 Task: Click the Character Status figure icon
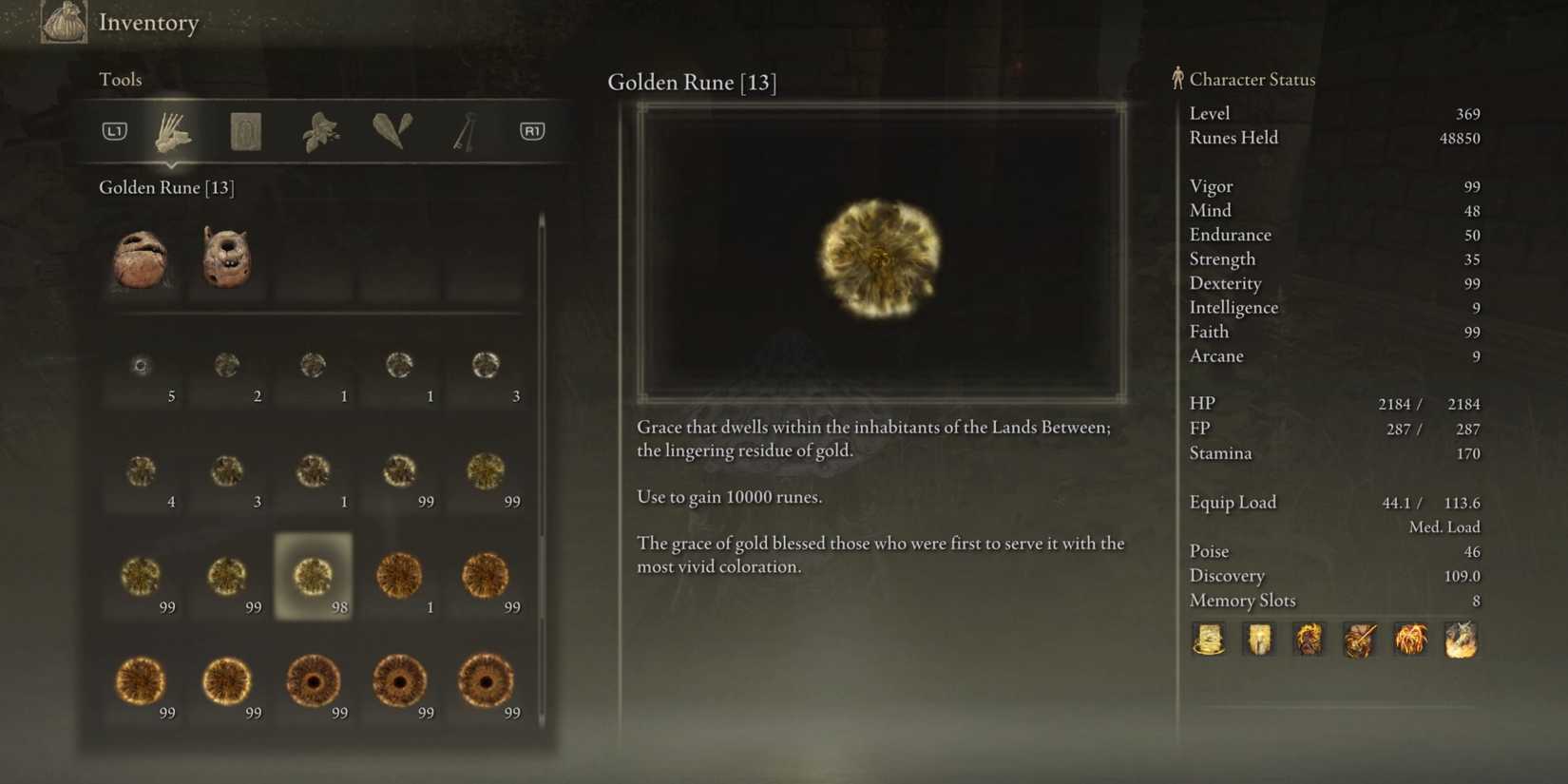tap(1176, 79)
